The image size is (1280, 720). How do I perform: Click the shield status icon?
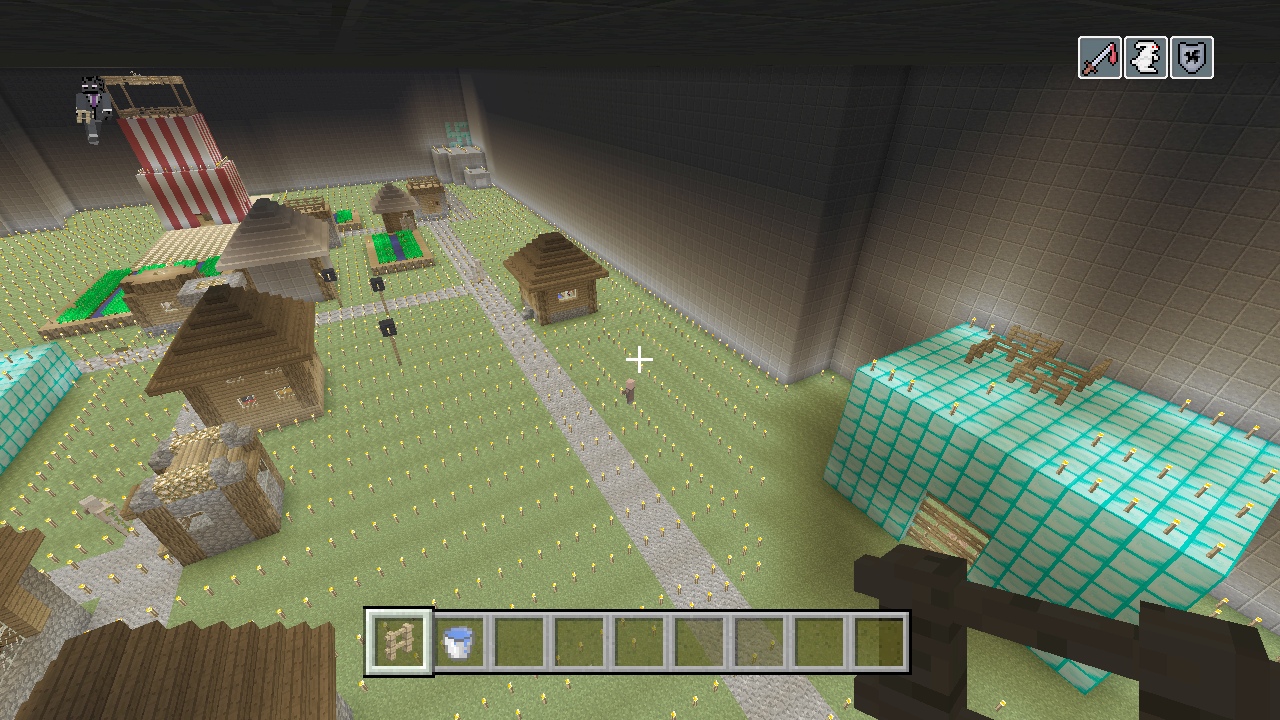point(1191,58)
